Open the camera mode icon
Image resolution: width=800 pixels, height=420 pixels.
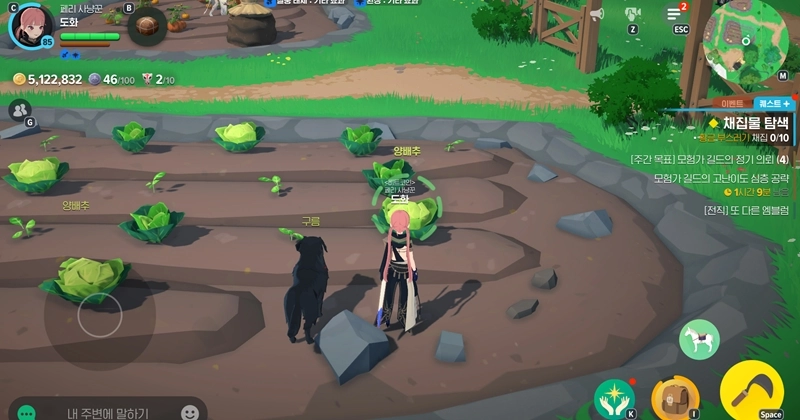click(632, 14)
